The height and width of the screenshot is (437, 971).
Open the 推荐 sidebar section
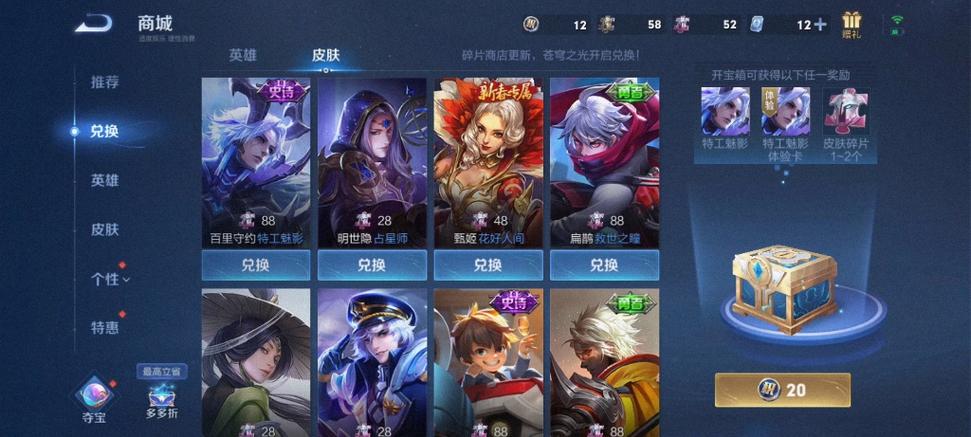(105, 82)
